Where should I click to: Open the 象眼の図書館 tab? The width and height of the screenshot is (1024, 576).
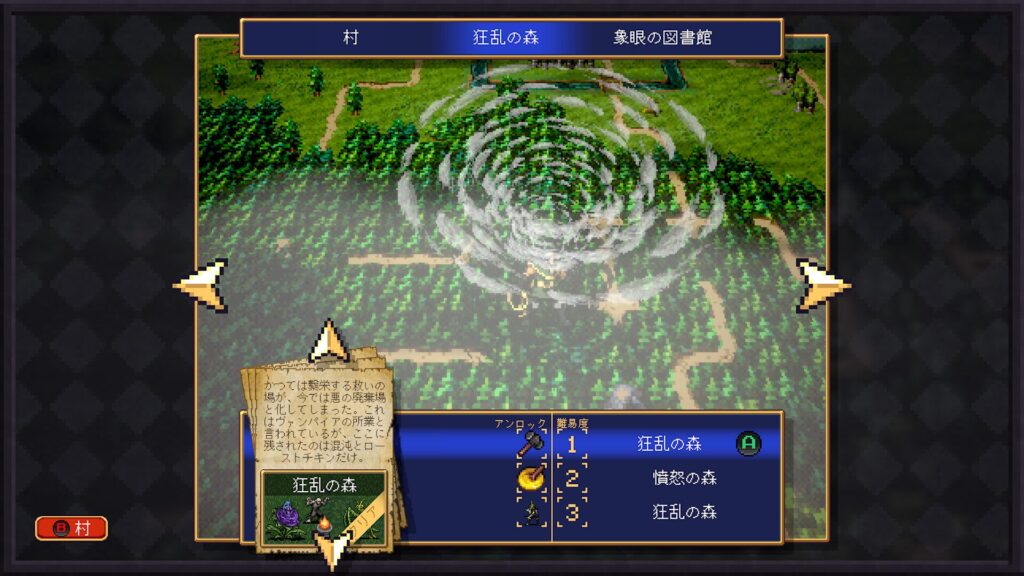662,38
